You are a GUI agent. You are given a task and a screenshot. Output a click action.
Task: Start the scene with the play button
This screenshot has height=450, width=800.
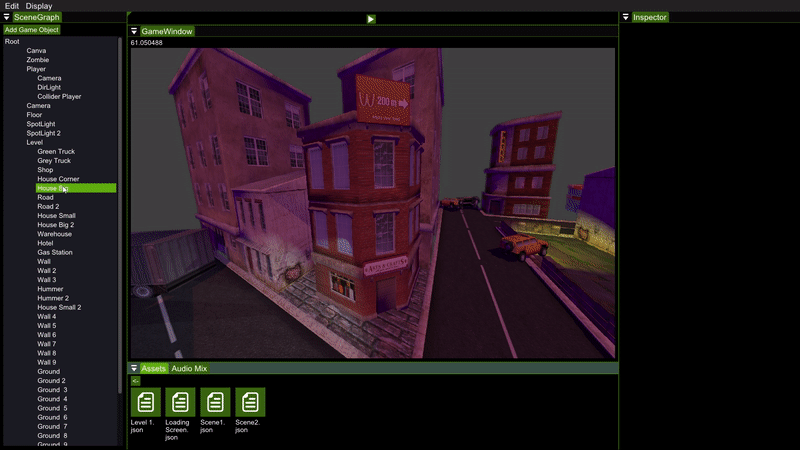pos(371,19)
